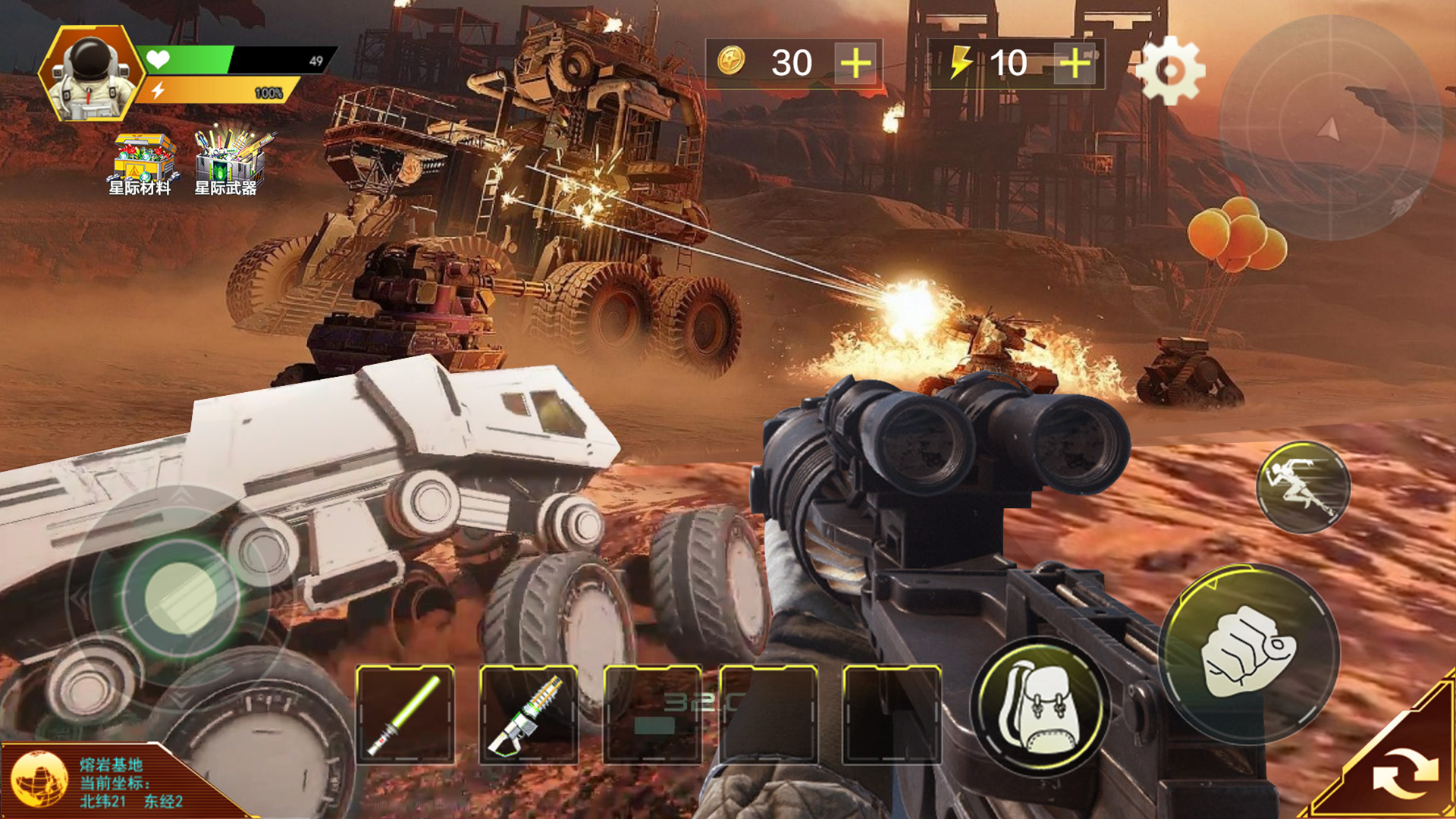Tap the astronaut player avatar
The width and height of the screenshot is (1456, 819).
pyautogui.click(x=90, y=74)
